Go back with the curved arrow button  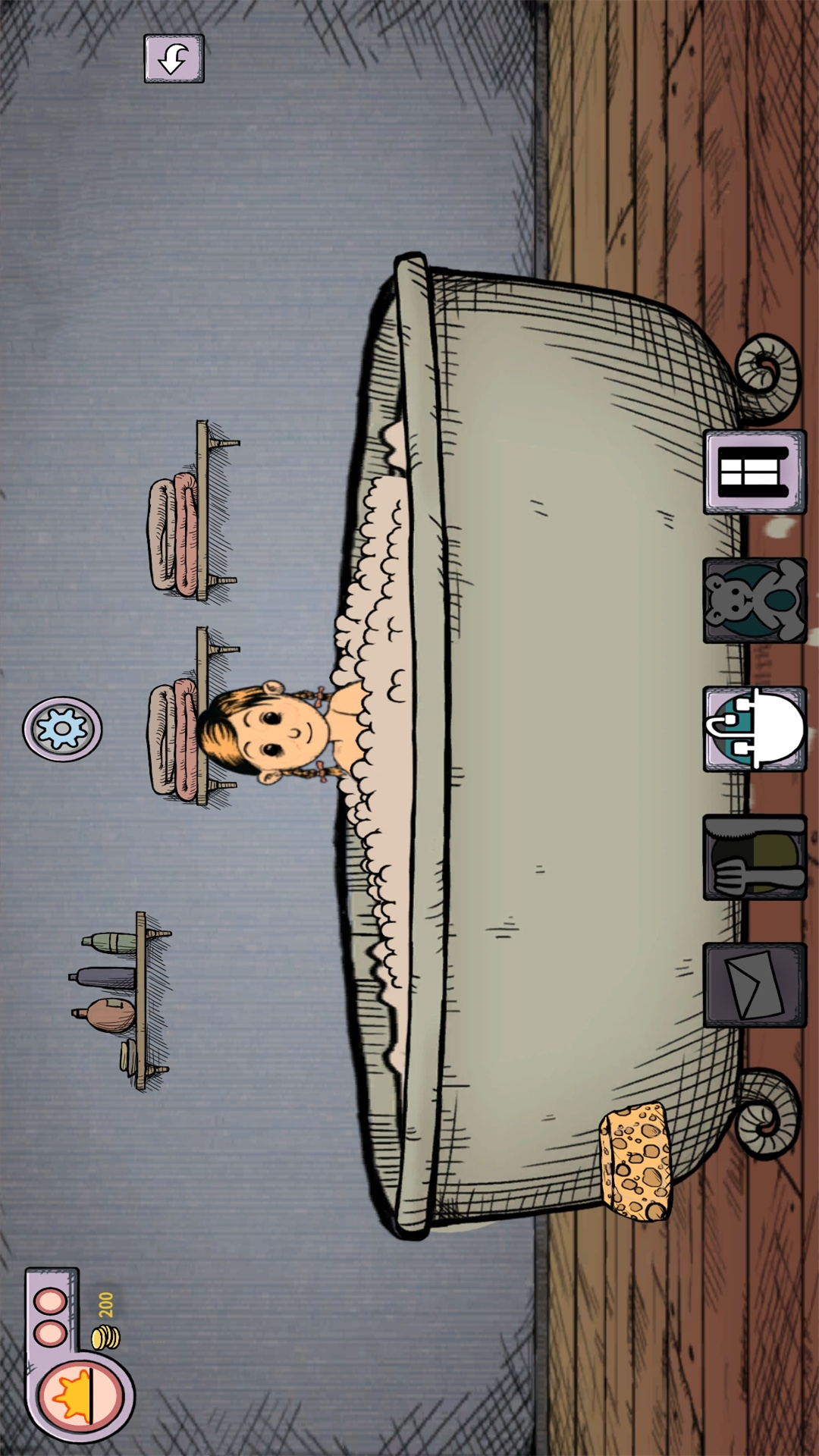coord(174,58)
